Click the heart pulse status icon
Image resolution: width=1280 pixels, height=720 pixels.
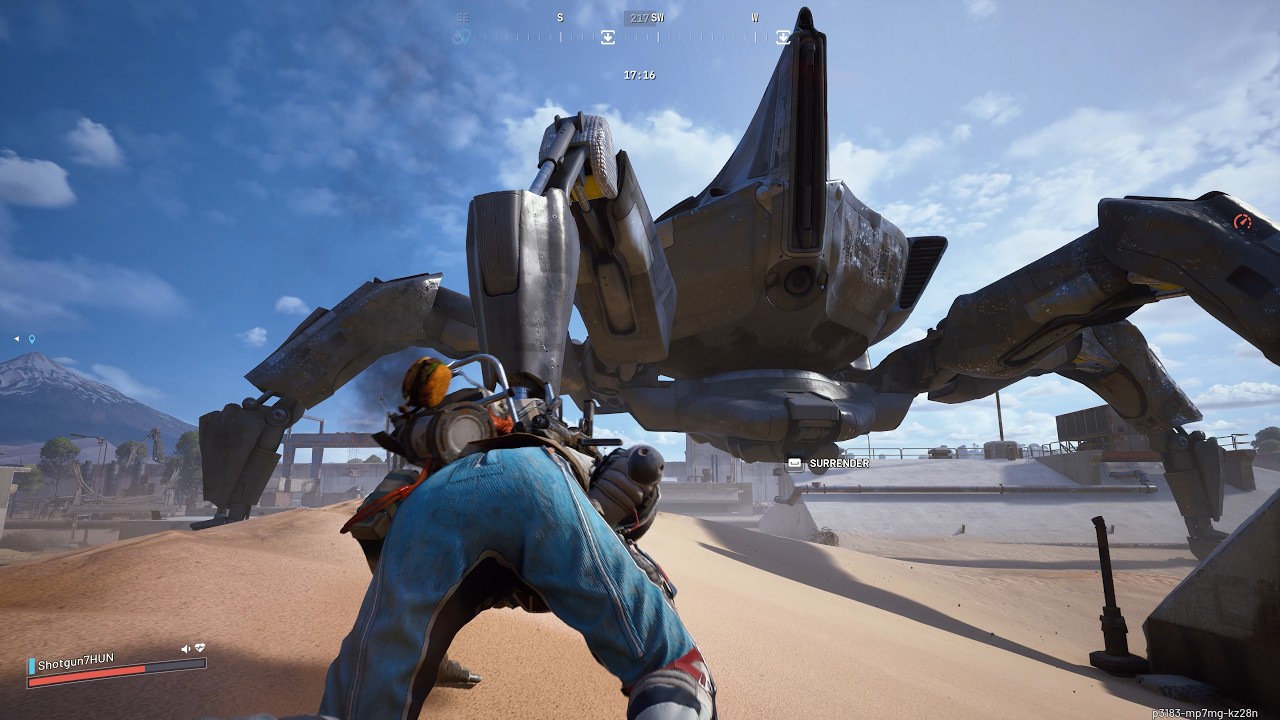(200, 648)
